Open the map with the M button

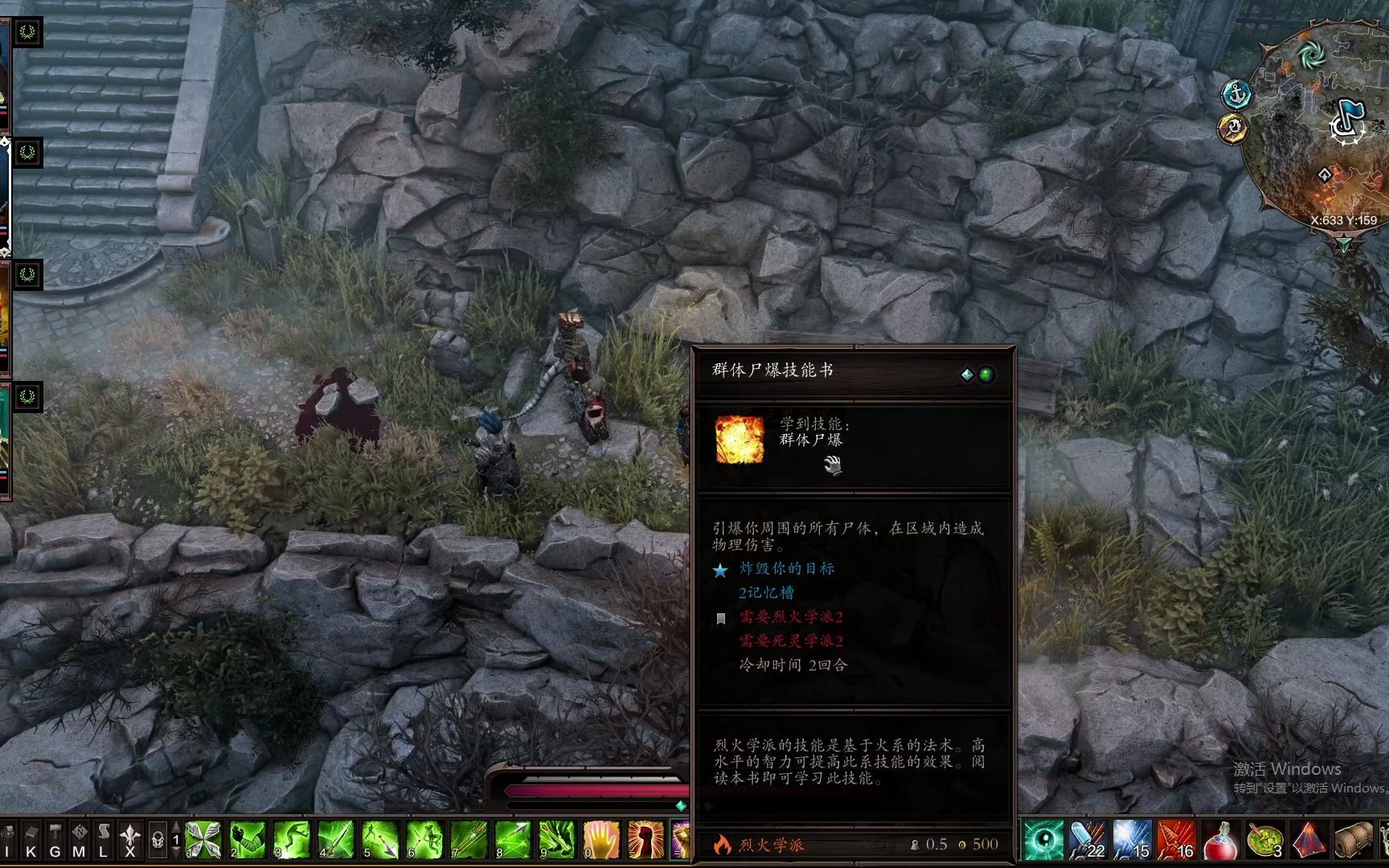(x=79, y=841)
